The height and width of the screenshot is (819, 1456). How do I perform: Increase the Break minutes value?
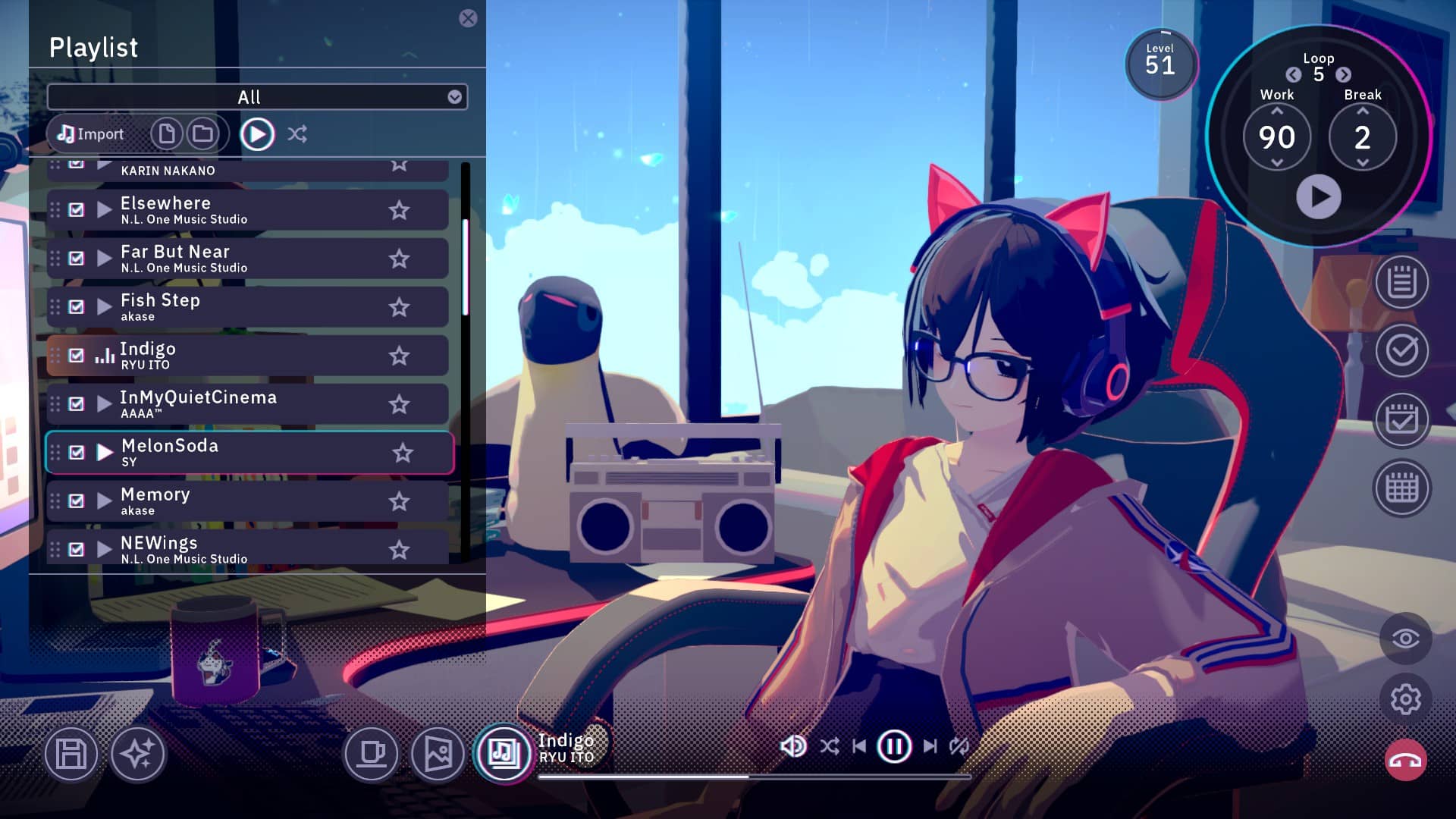(1363, 111)
